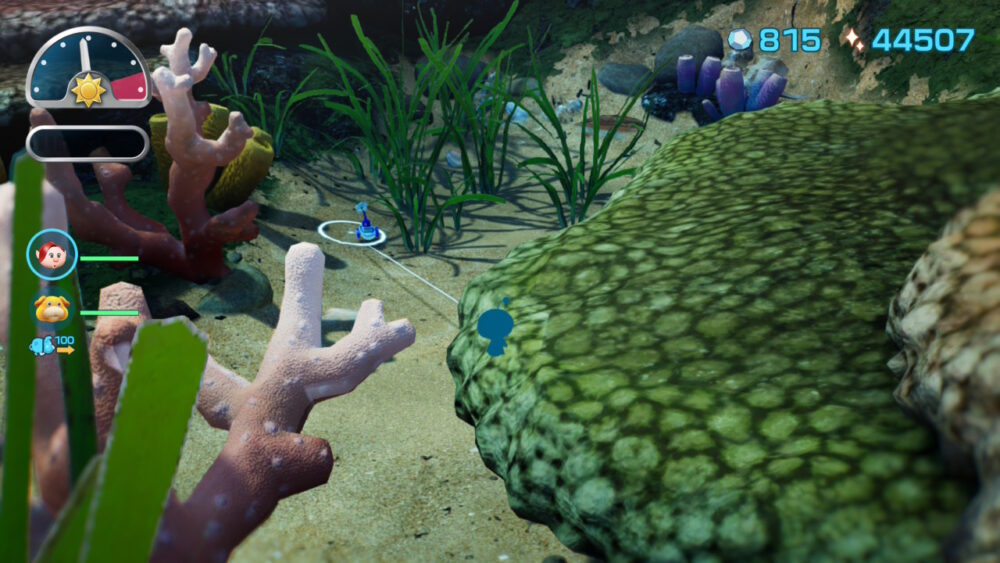
Task: Click the blue Pikmin squad icon
Action: pyautogui.click(x=42, y=347)
